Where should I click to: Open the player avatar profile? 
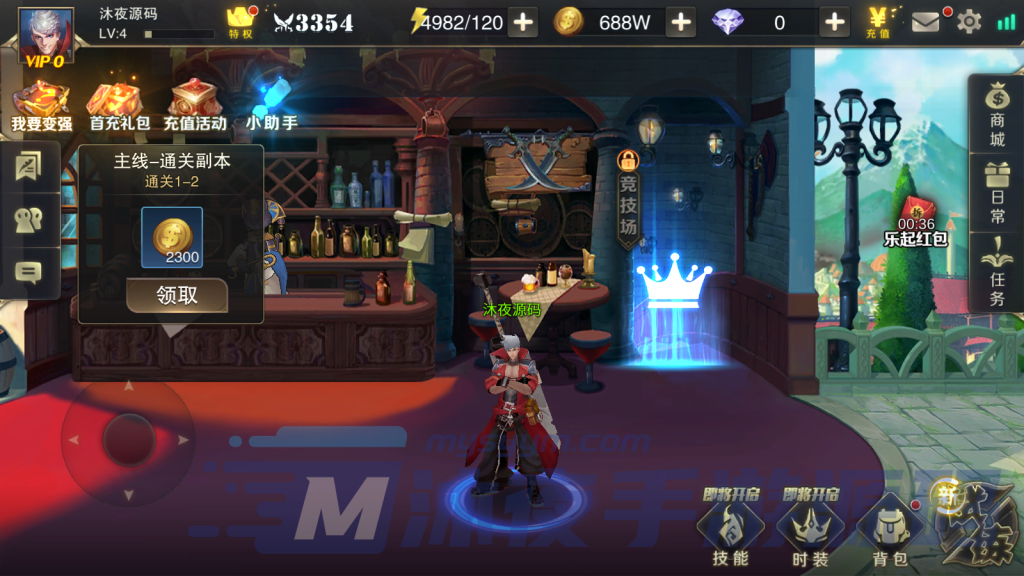click(45, 36)
